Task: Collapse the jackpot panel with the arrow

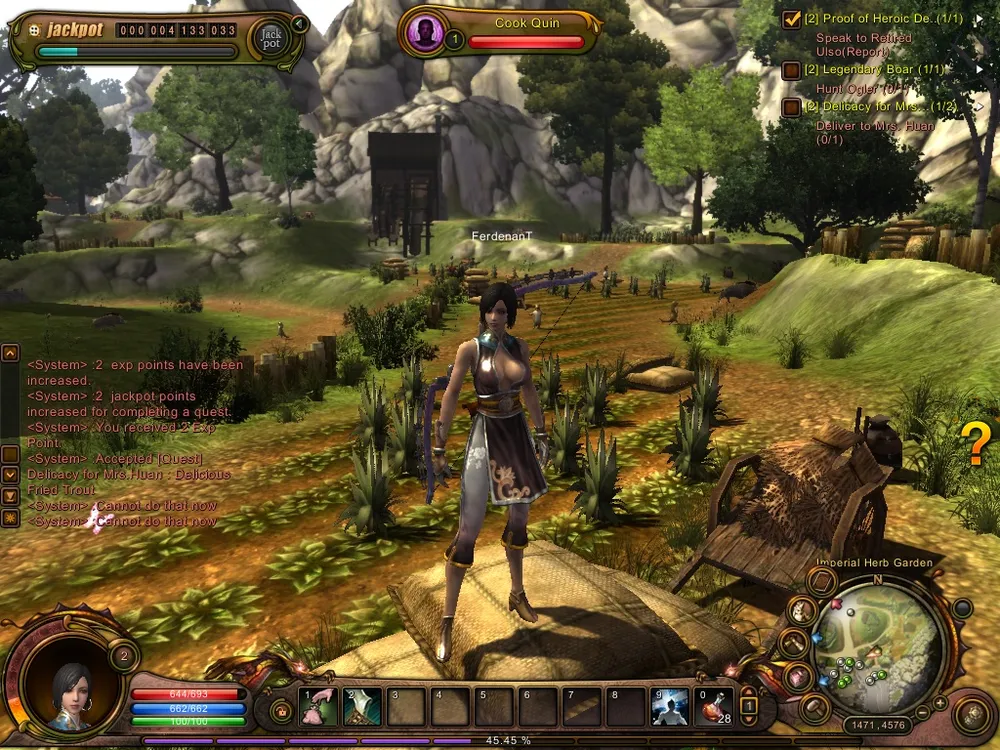Action: click(297, 22)
